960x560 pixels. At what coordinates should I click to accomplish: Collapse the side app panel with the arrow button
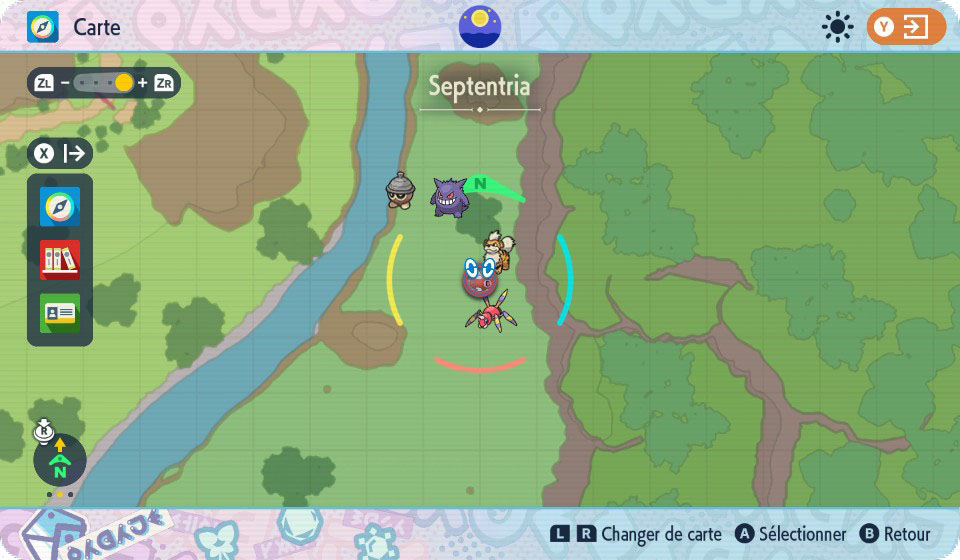click(x=61, y=153)
